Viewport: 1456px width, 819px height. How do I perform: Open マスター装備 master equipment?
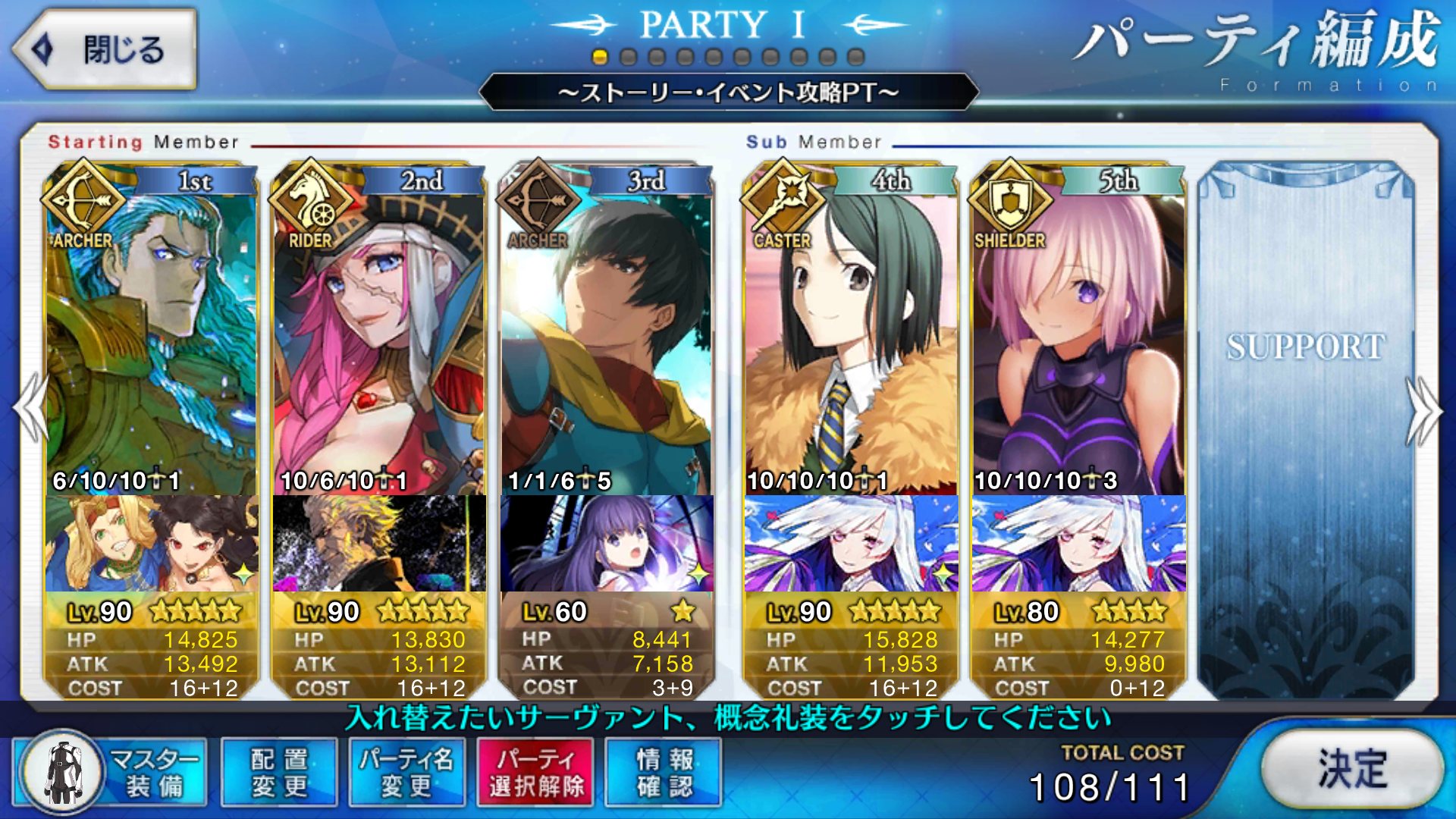tap(111, 772)
